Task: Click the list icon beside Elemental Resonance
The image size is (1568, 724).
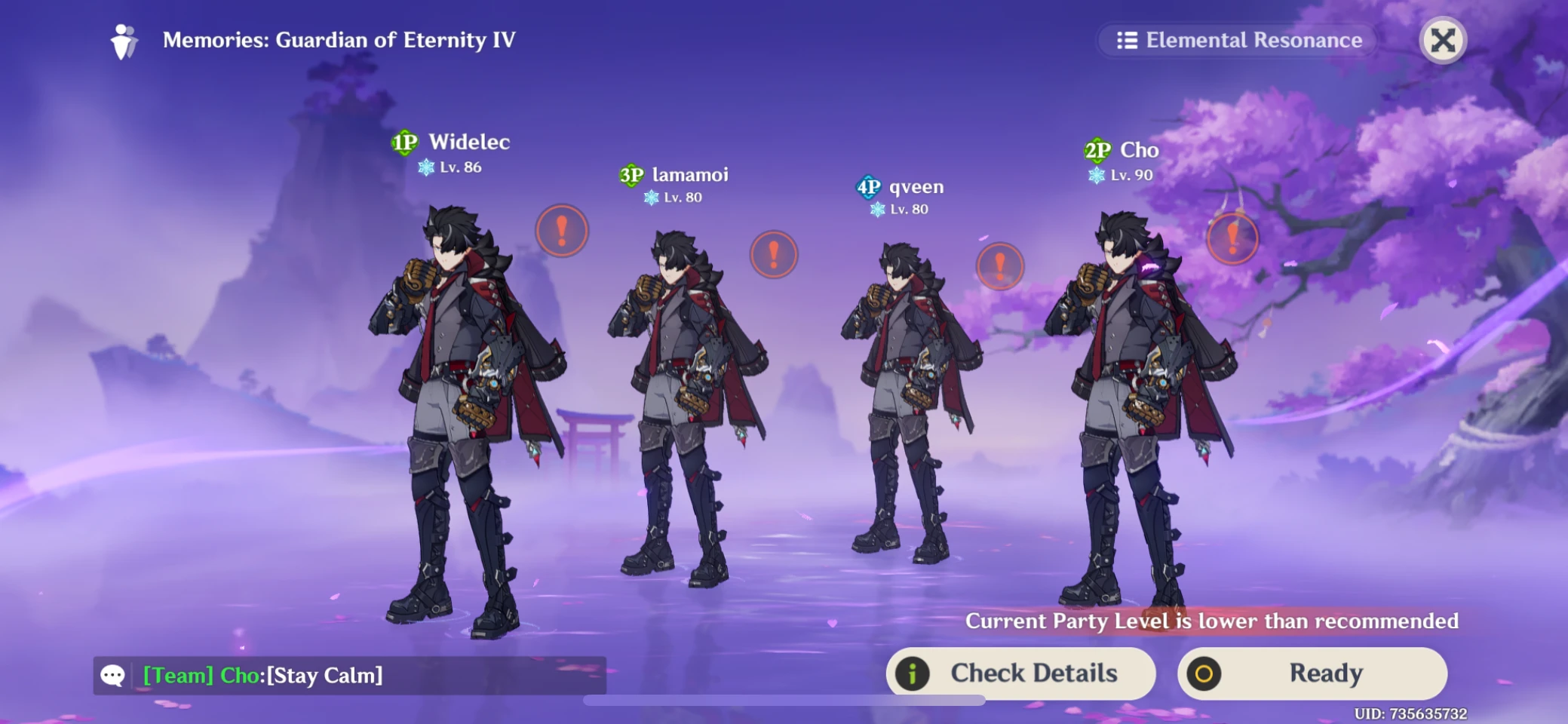Action: 1127,40
